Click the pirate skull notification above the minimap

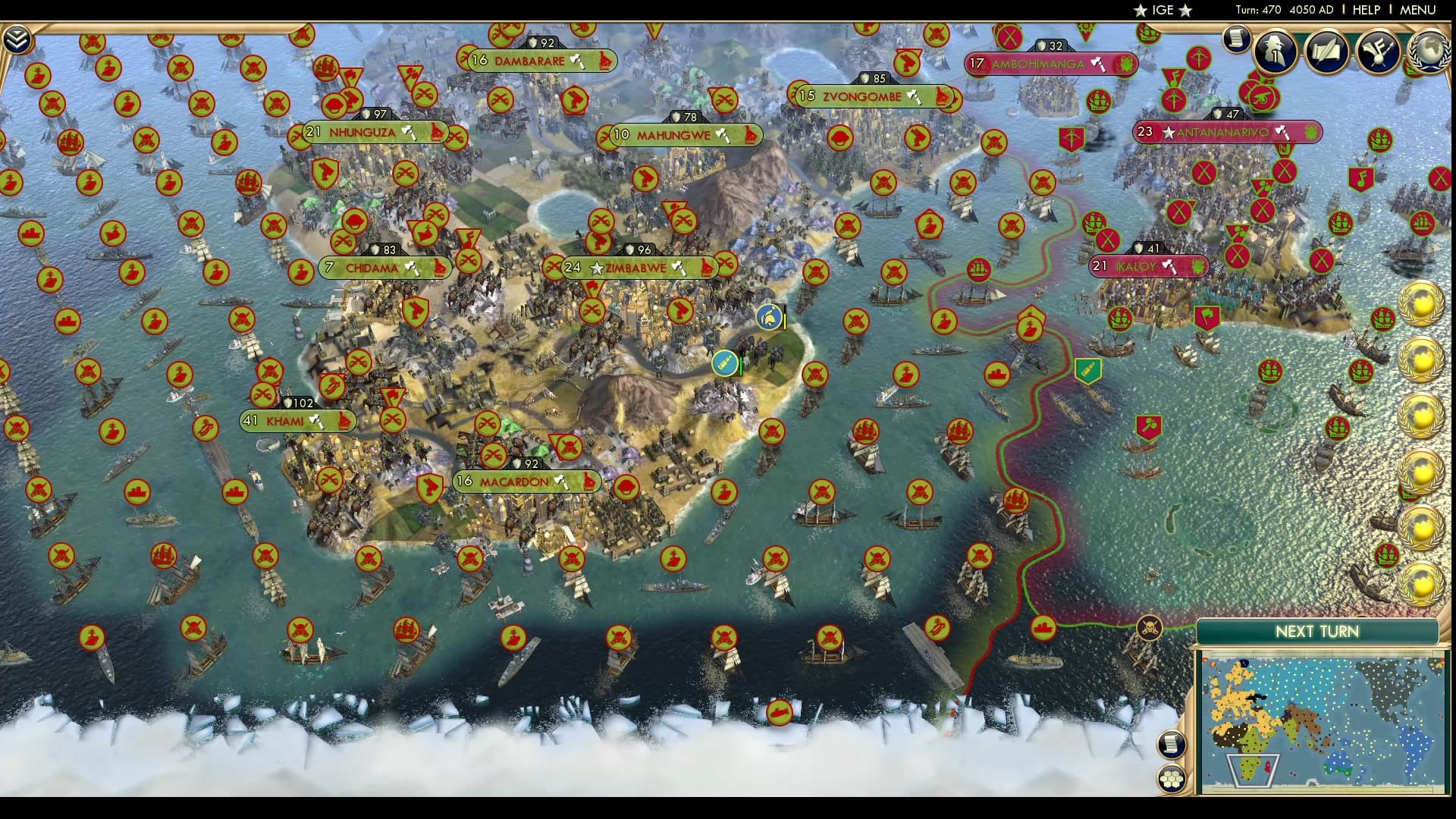(x=1150, y=628)
